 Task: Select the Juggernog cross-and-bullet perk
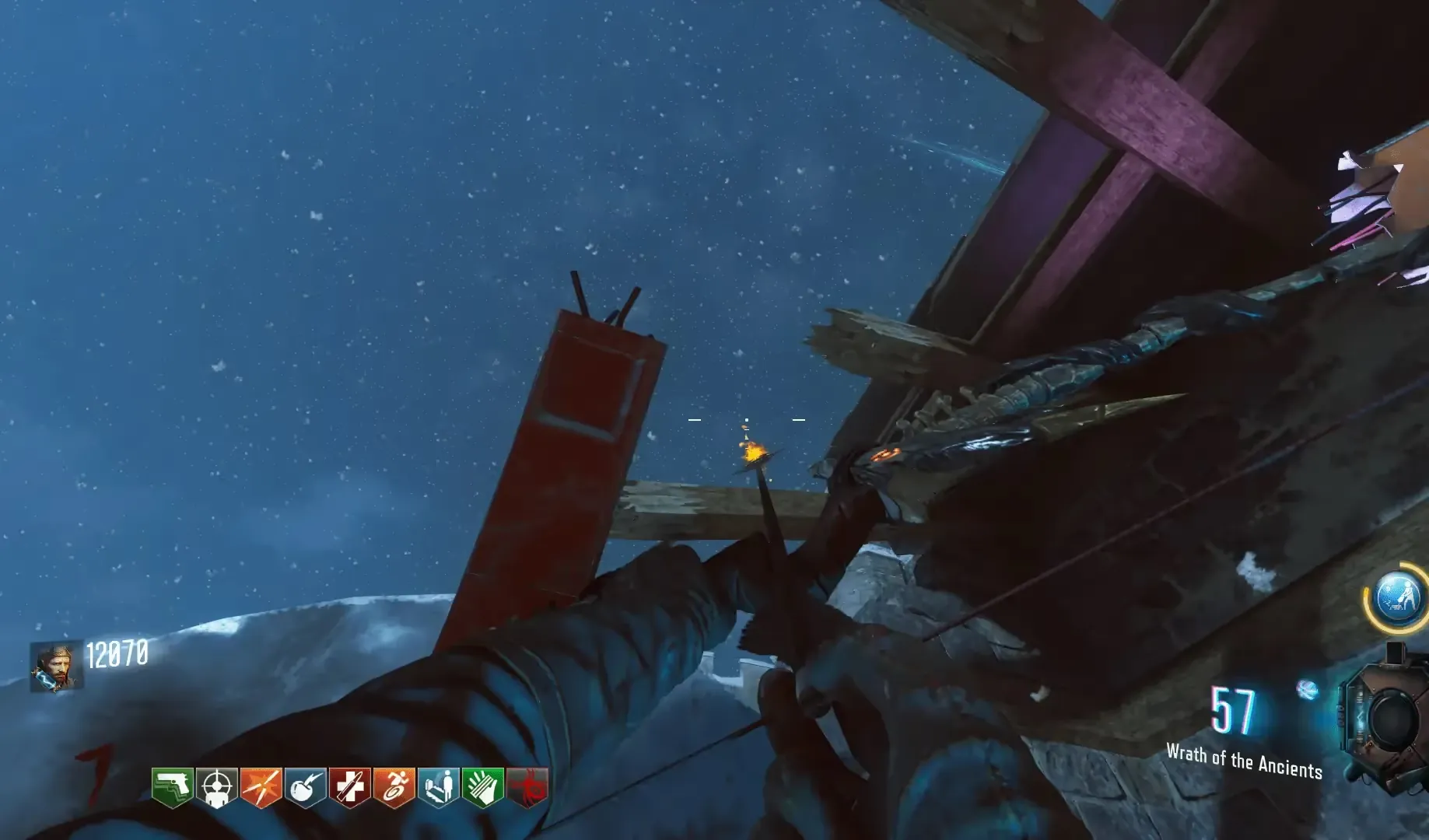[x=349, y=787]
